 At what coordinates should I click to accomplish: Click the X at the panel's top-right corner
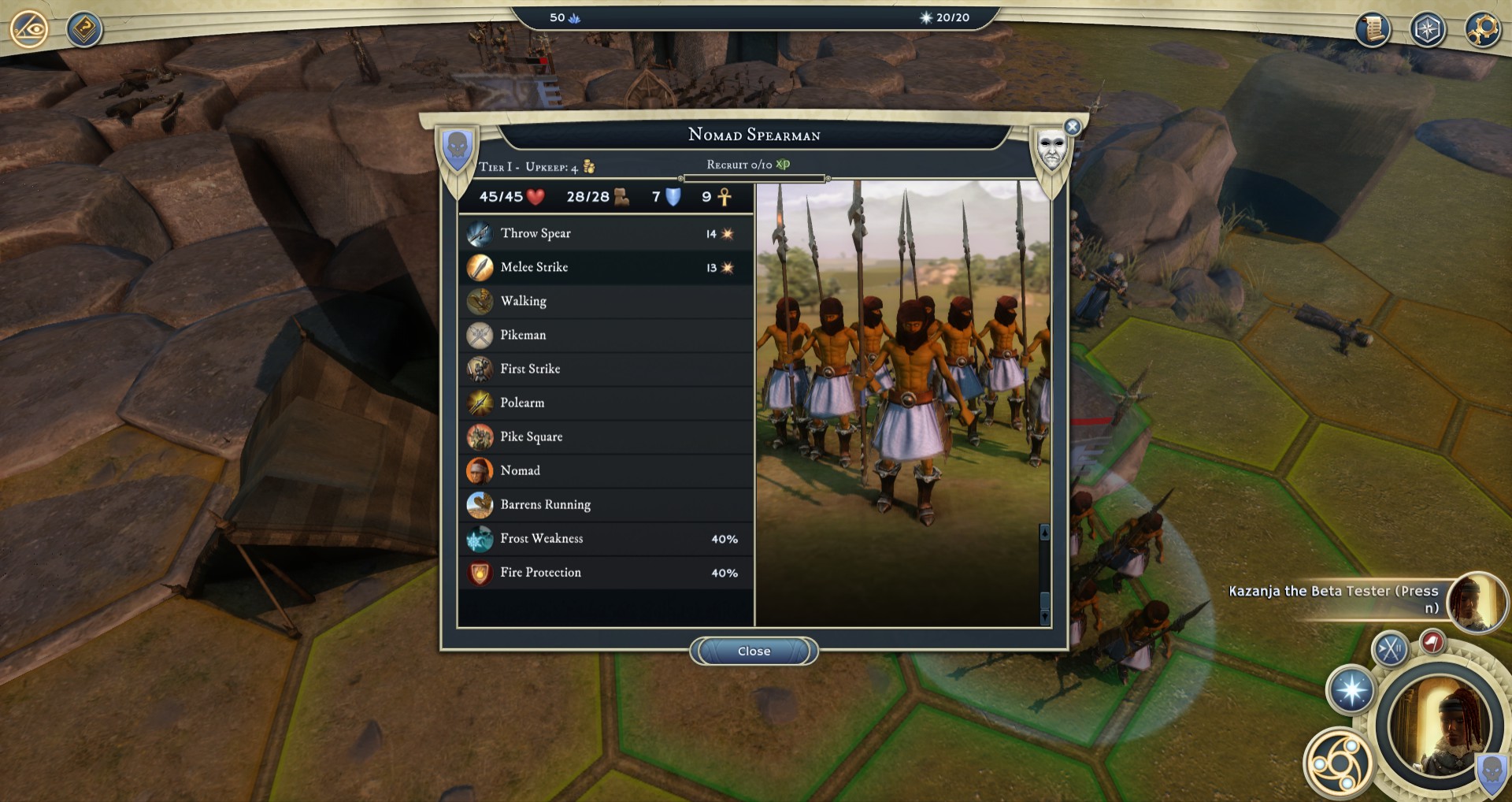click(1072, 127)
